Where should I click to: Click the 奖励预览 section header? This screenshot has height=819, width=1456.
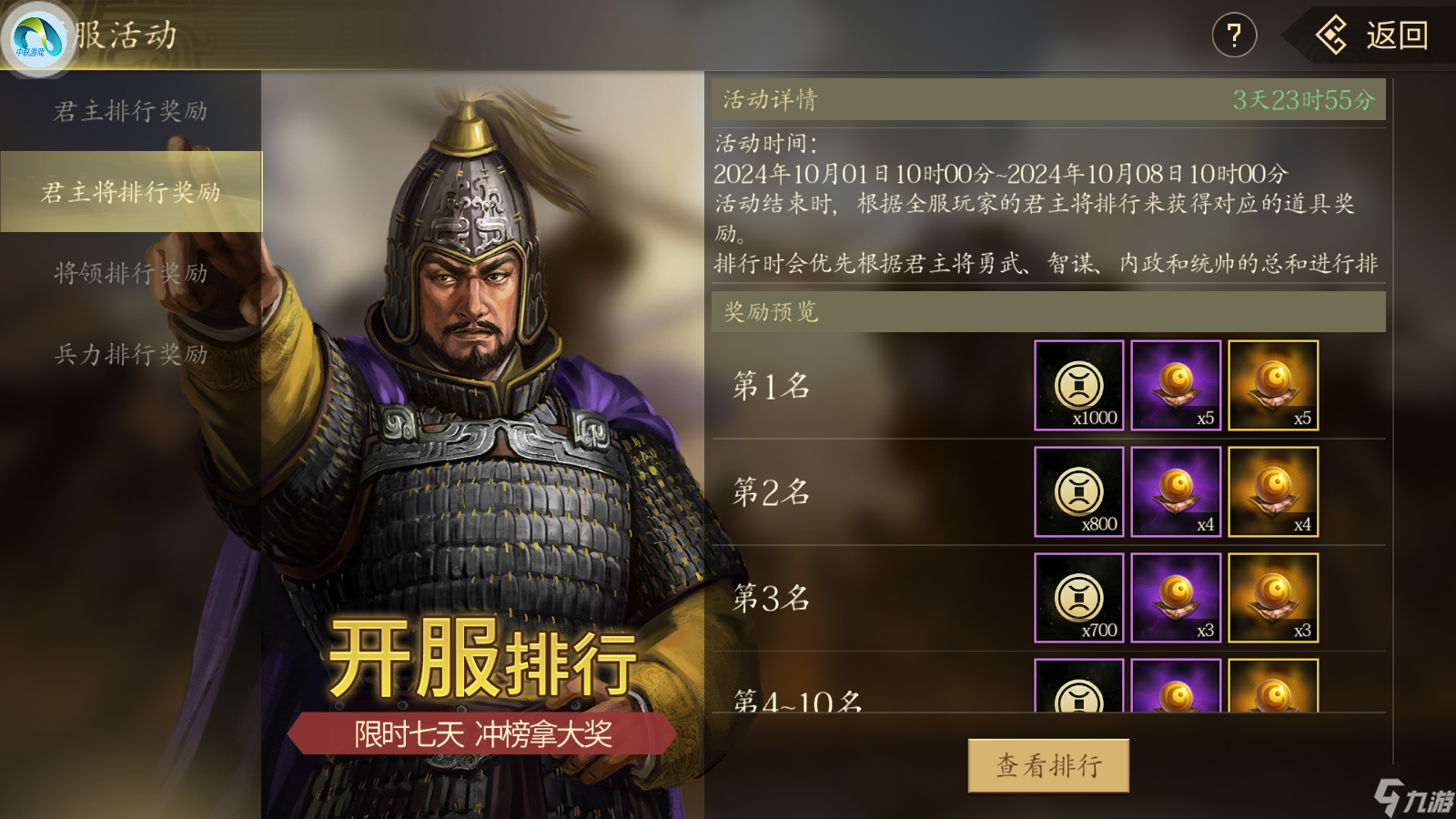pyautogui.click(x=769, y=313)
